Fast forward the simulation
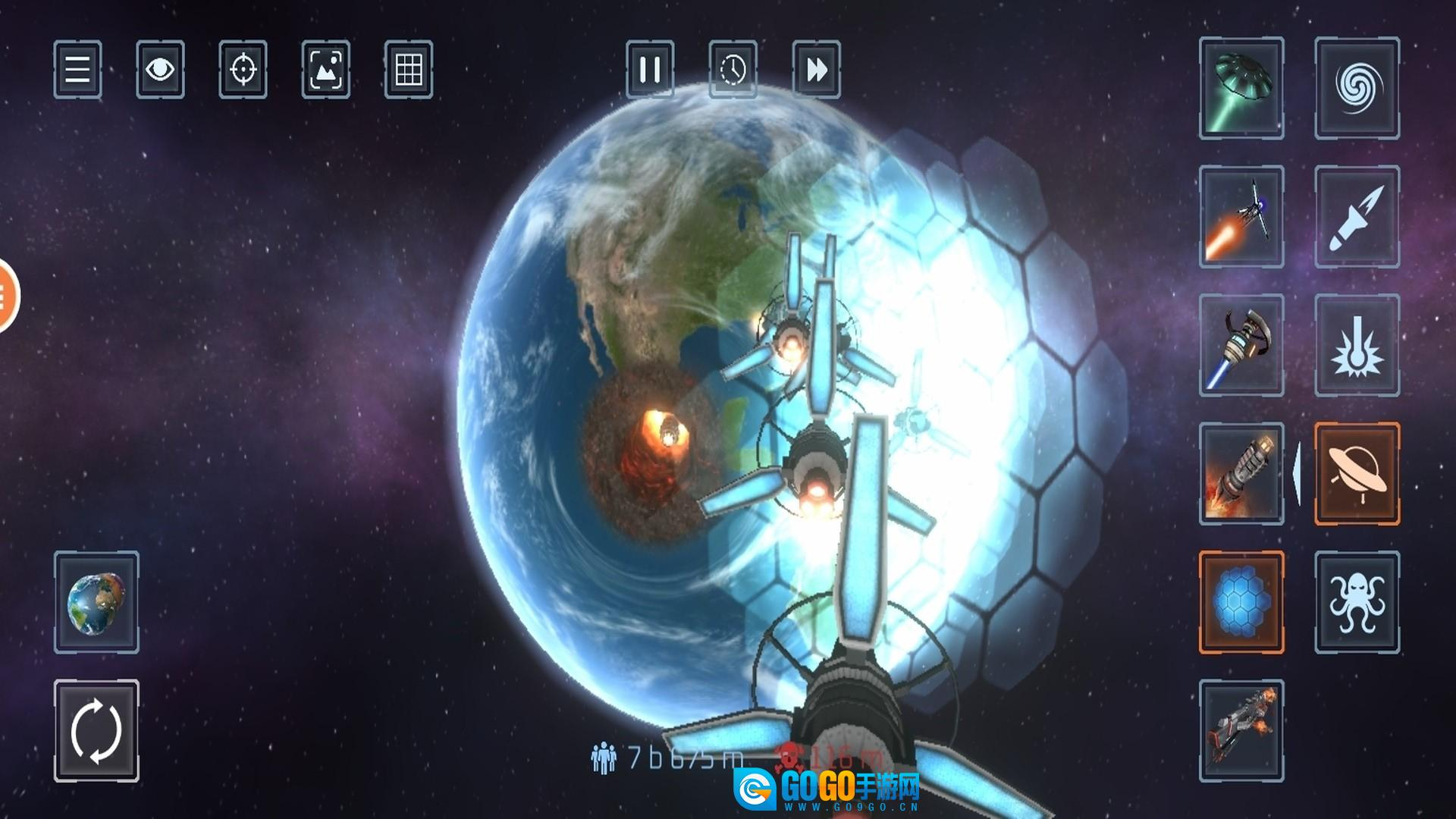1456x819 pixels. pos(816,70)
